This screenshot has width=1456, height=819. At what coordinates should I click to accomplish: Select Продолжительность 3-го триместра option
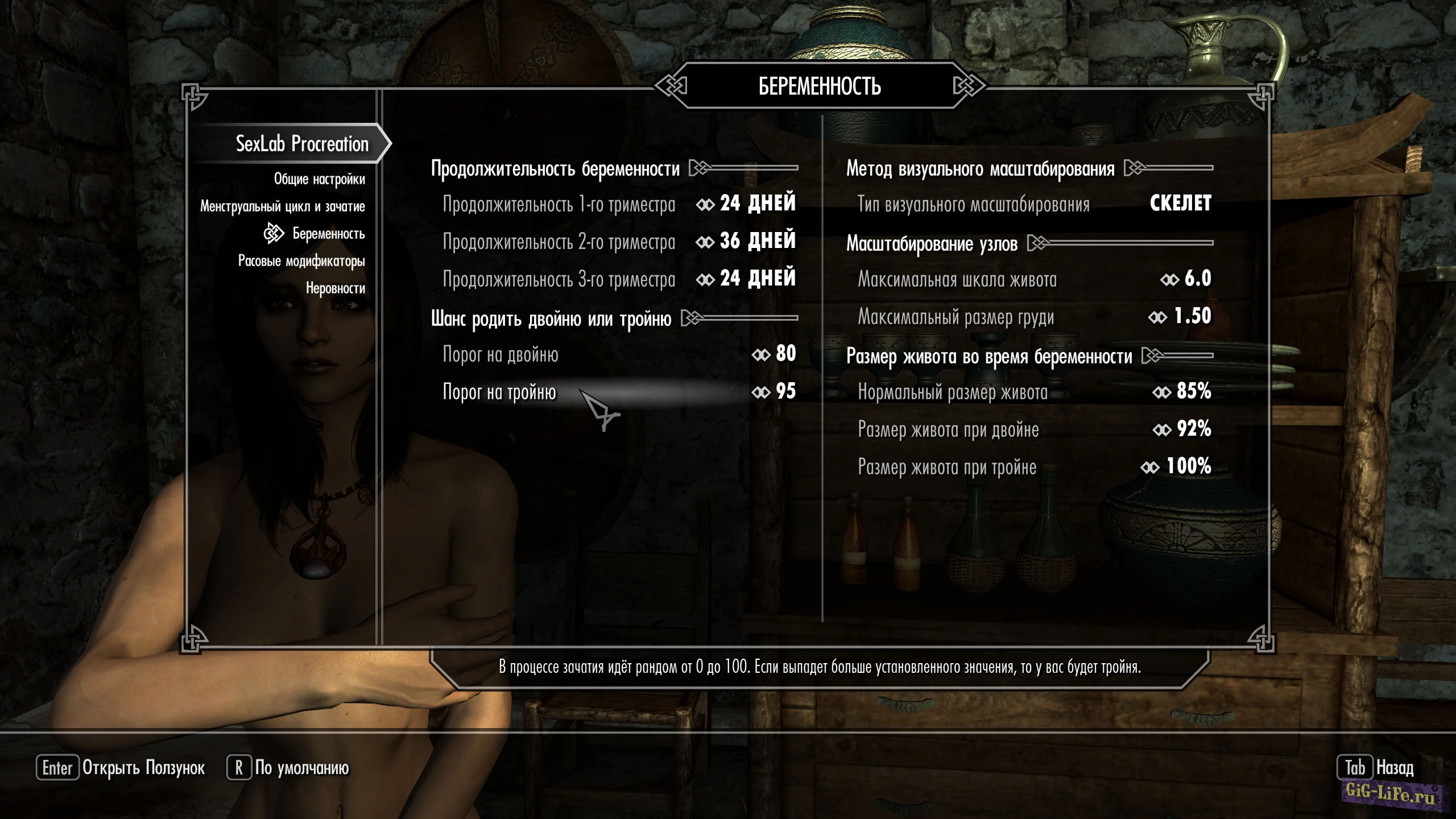pyautogui.click(x=619, y=279)
